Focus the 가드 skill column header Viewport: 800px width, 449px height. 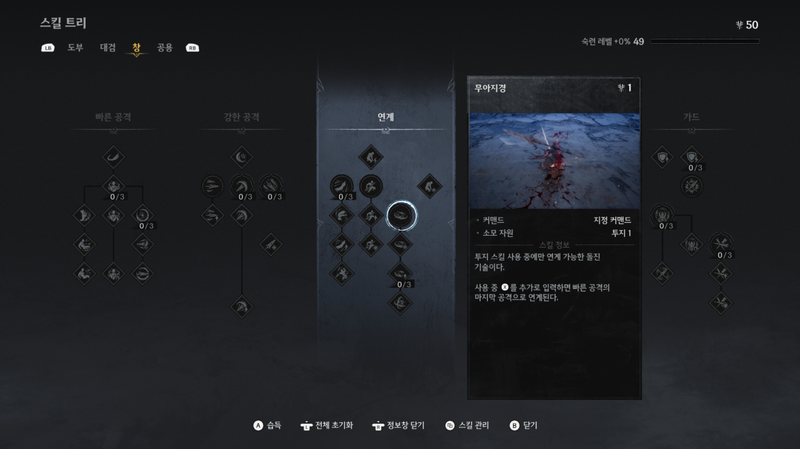coord(691,117)
